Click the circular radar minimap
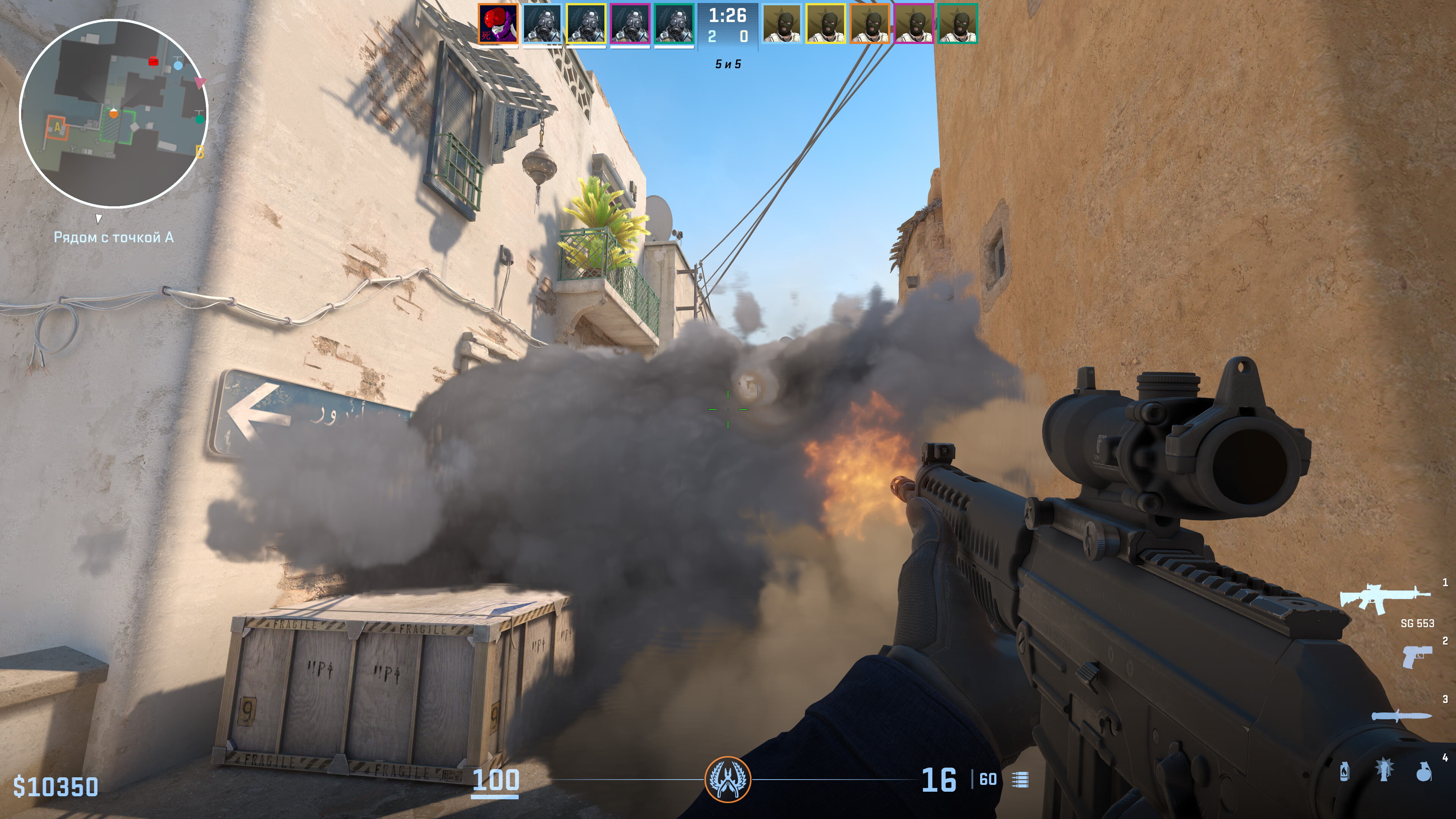This screenshot has width=1456, height=819. pos(114,113)
